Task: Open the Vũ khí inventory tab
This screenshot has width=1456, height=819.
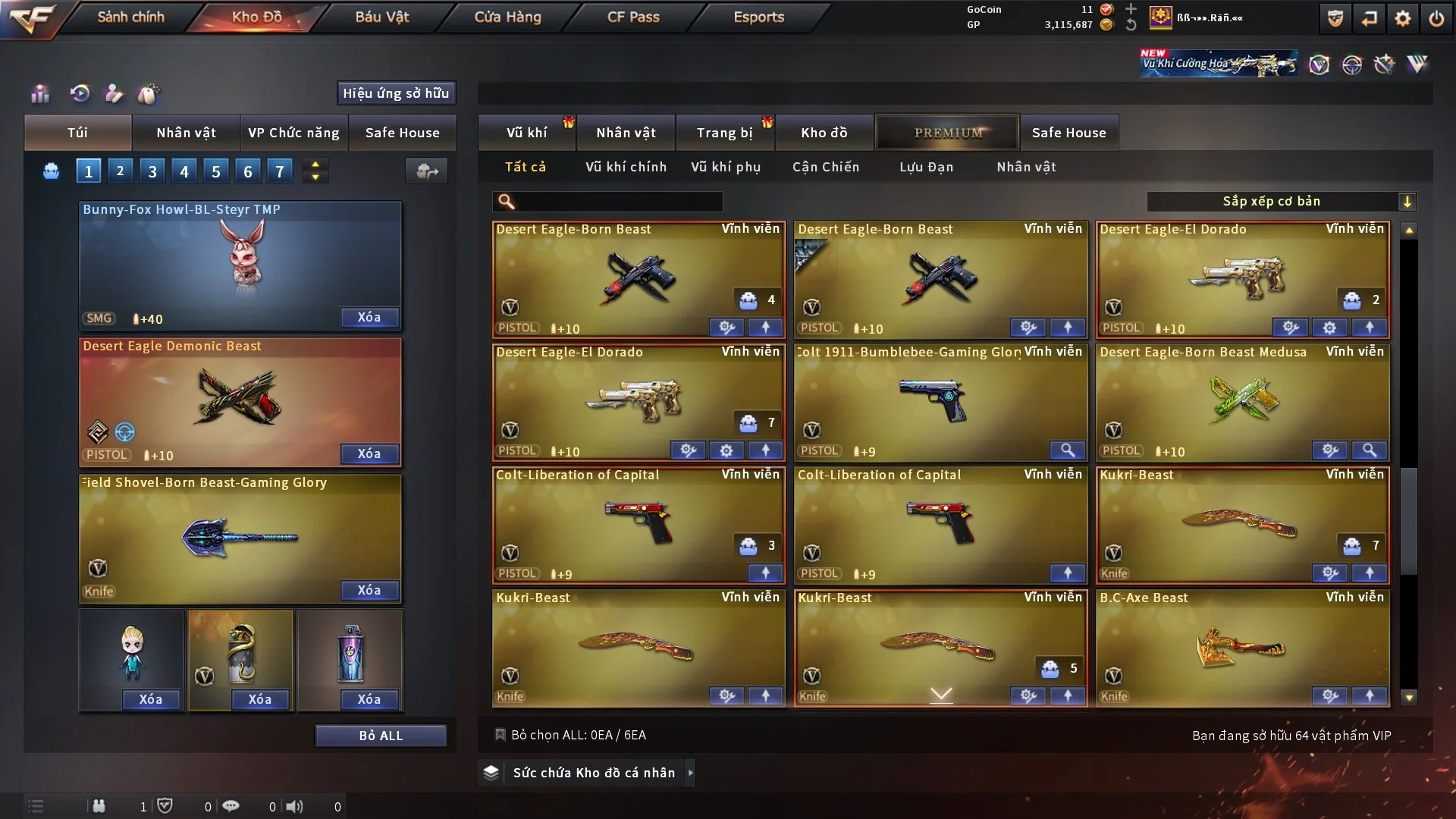Action: (x=527, y=133)
